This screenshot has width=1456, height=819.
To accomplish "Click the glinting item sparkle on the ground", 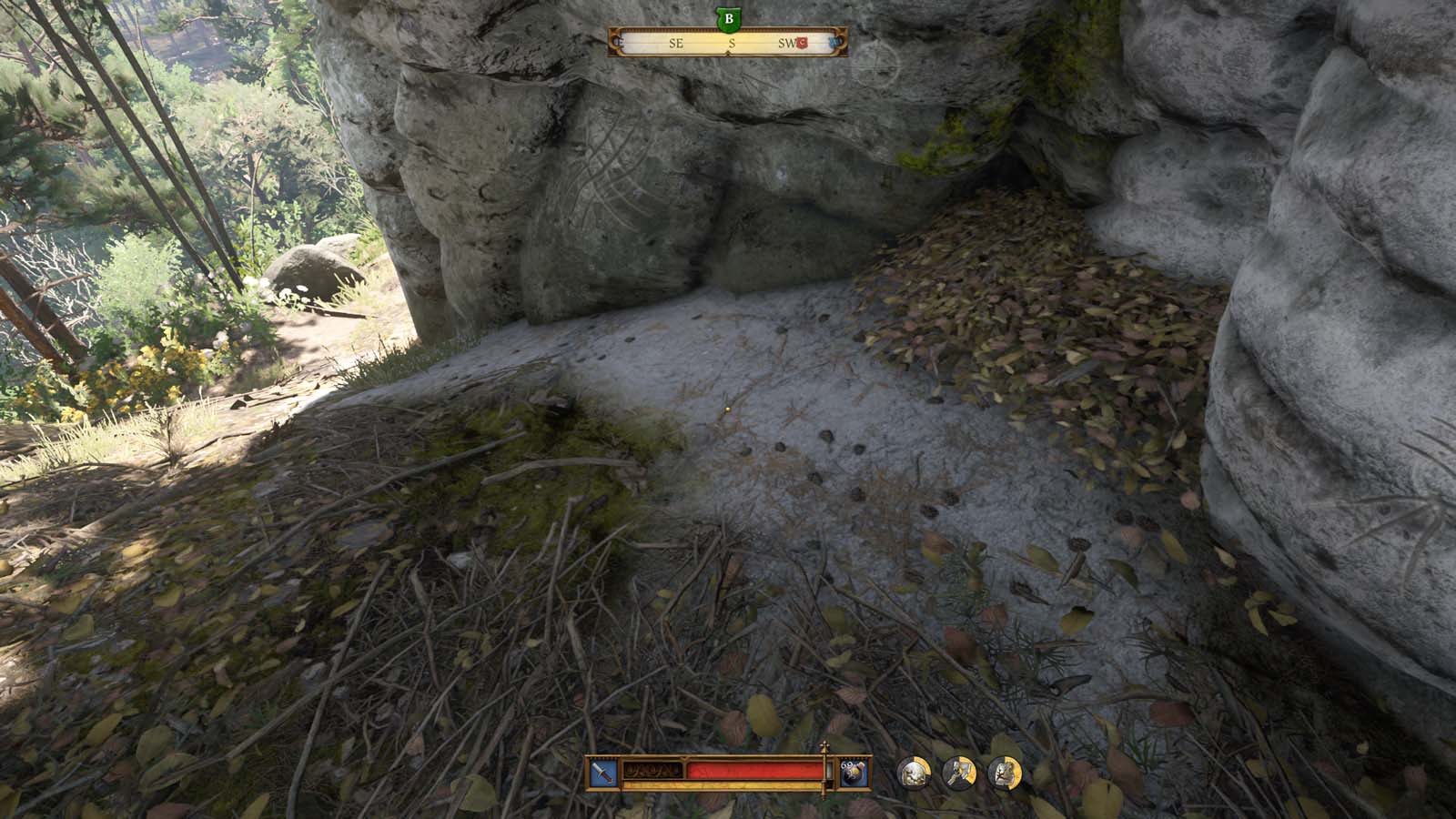I will [728, 410].
